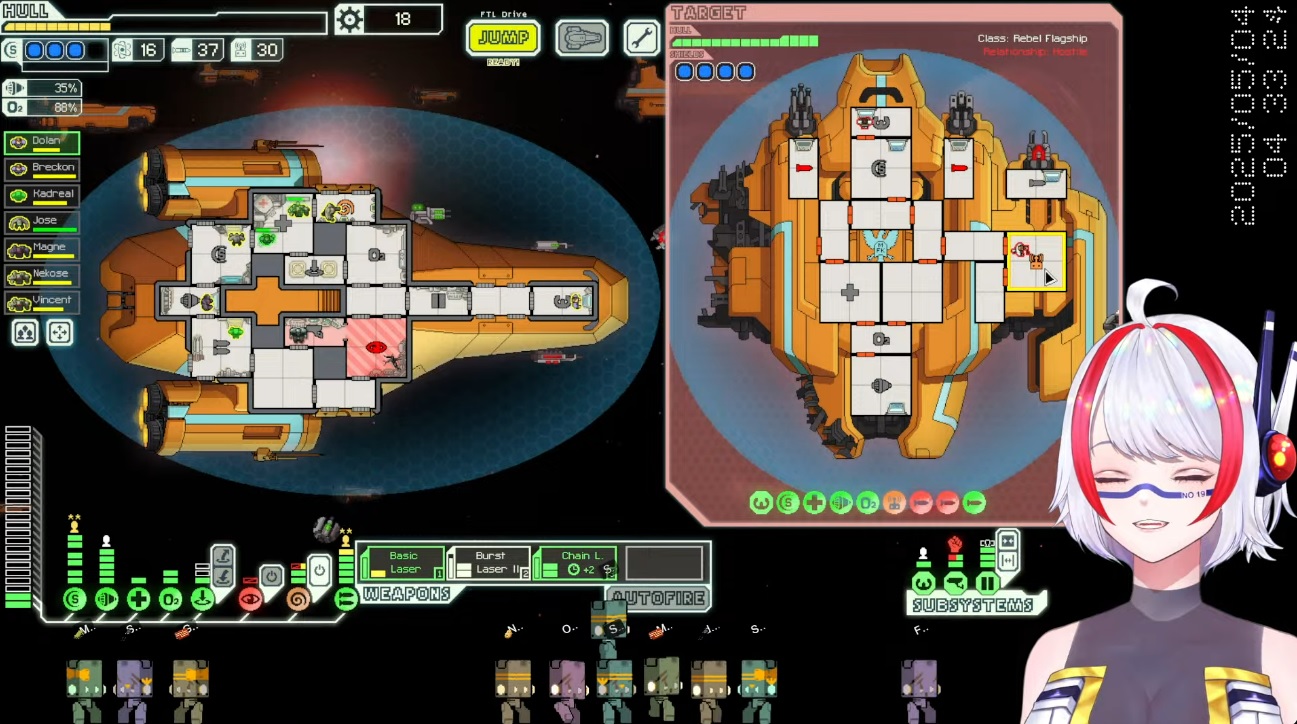The width and height of the screenshot is (1297, 724).
Task: Toggle the AUTOFIRE button
Action: pyautogui.click(x=659, y=598)
